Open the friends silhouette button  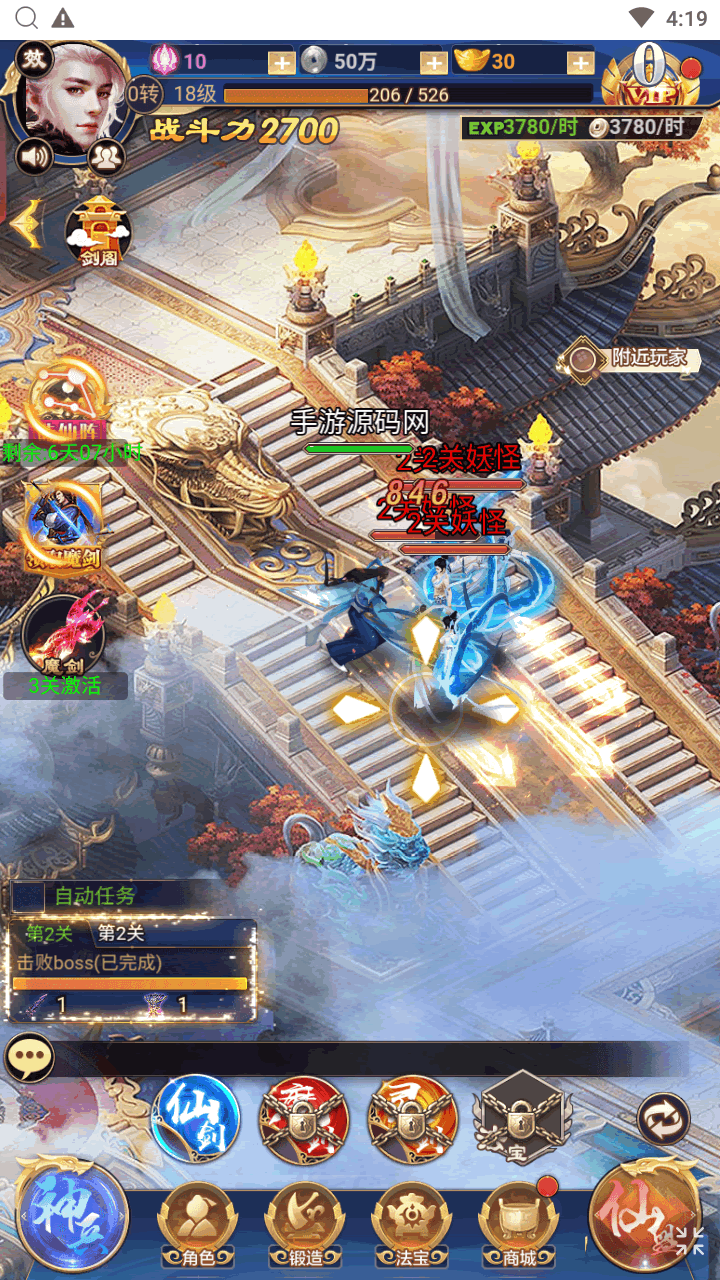[105, 157]
